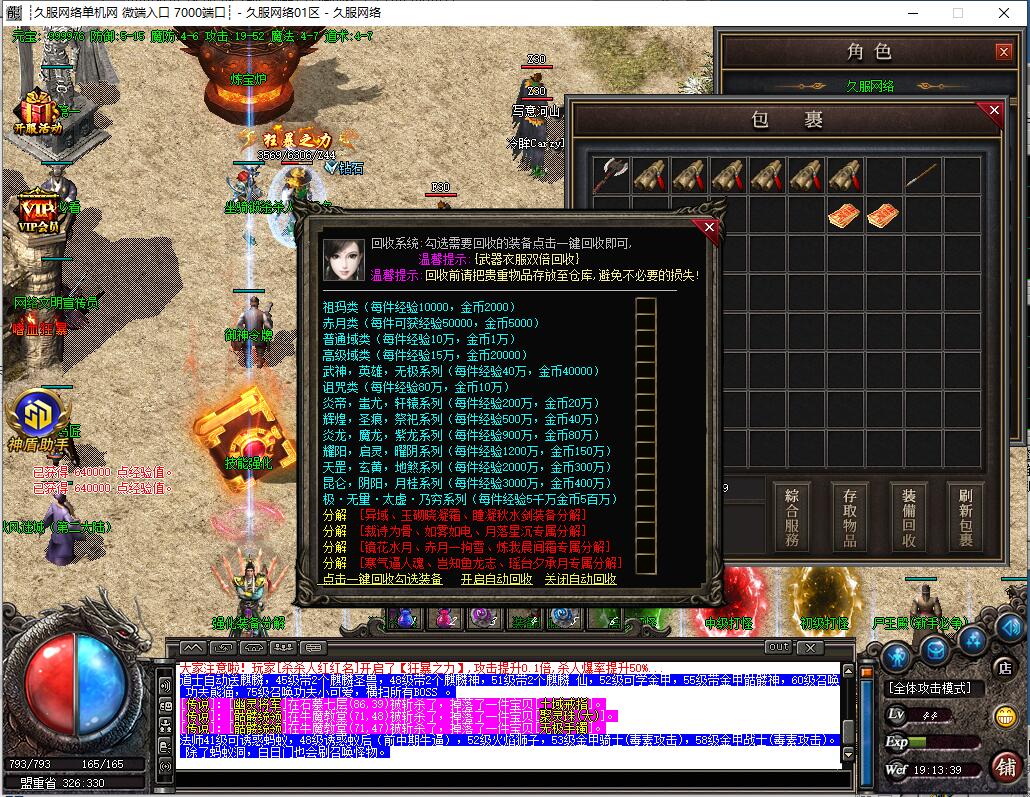
Task: Turn off auto recycle via 关闭自动回收
Action: tap(580, 579)
